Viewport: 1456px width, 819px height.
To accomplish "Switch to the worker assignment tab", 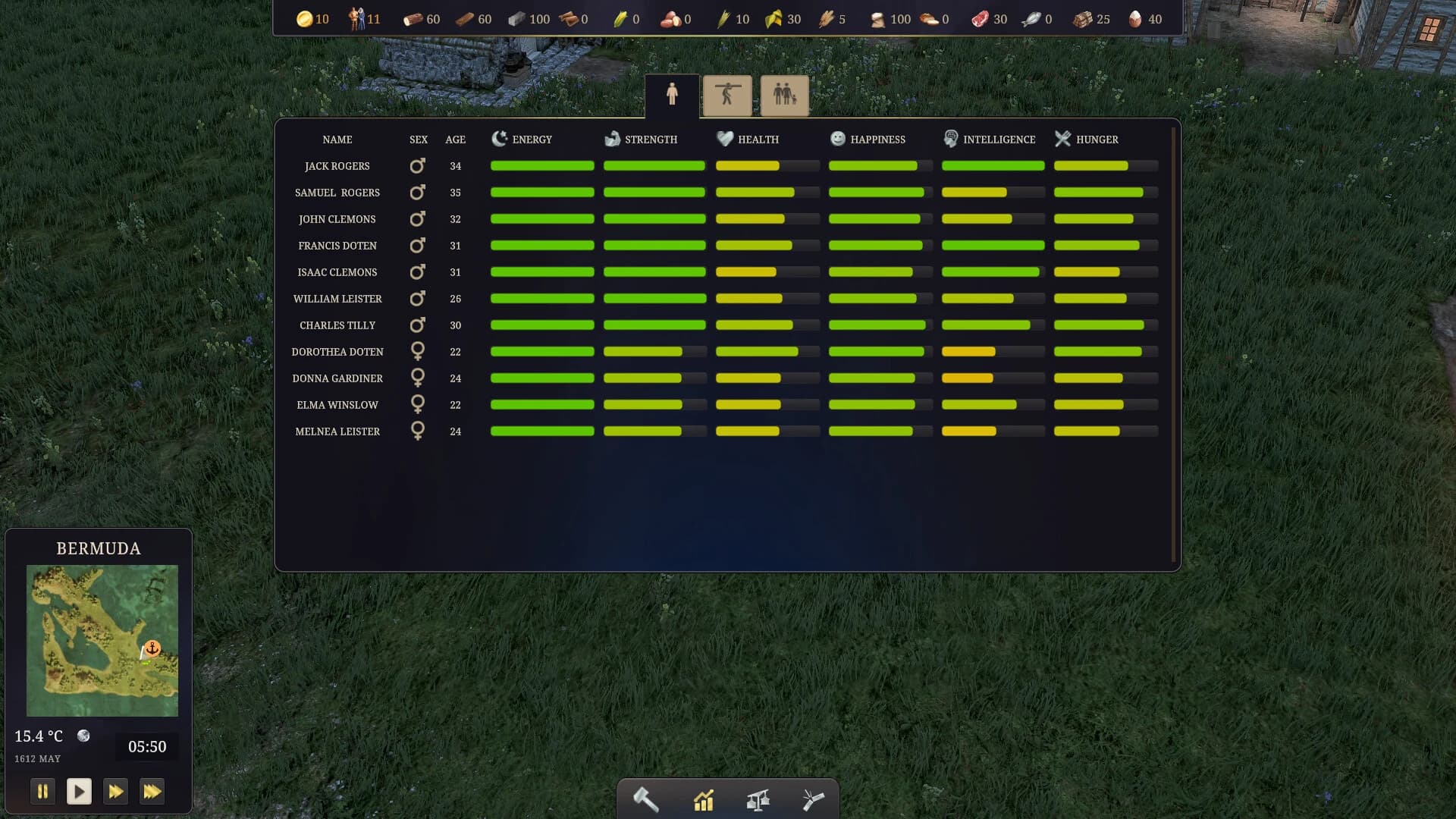I will 726,96.
